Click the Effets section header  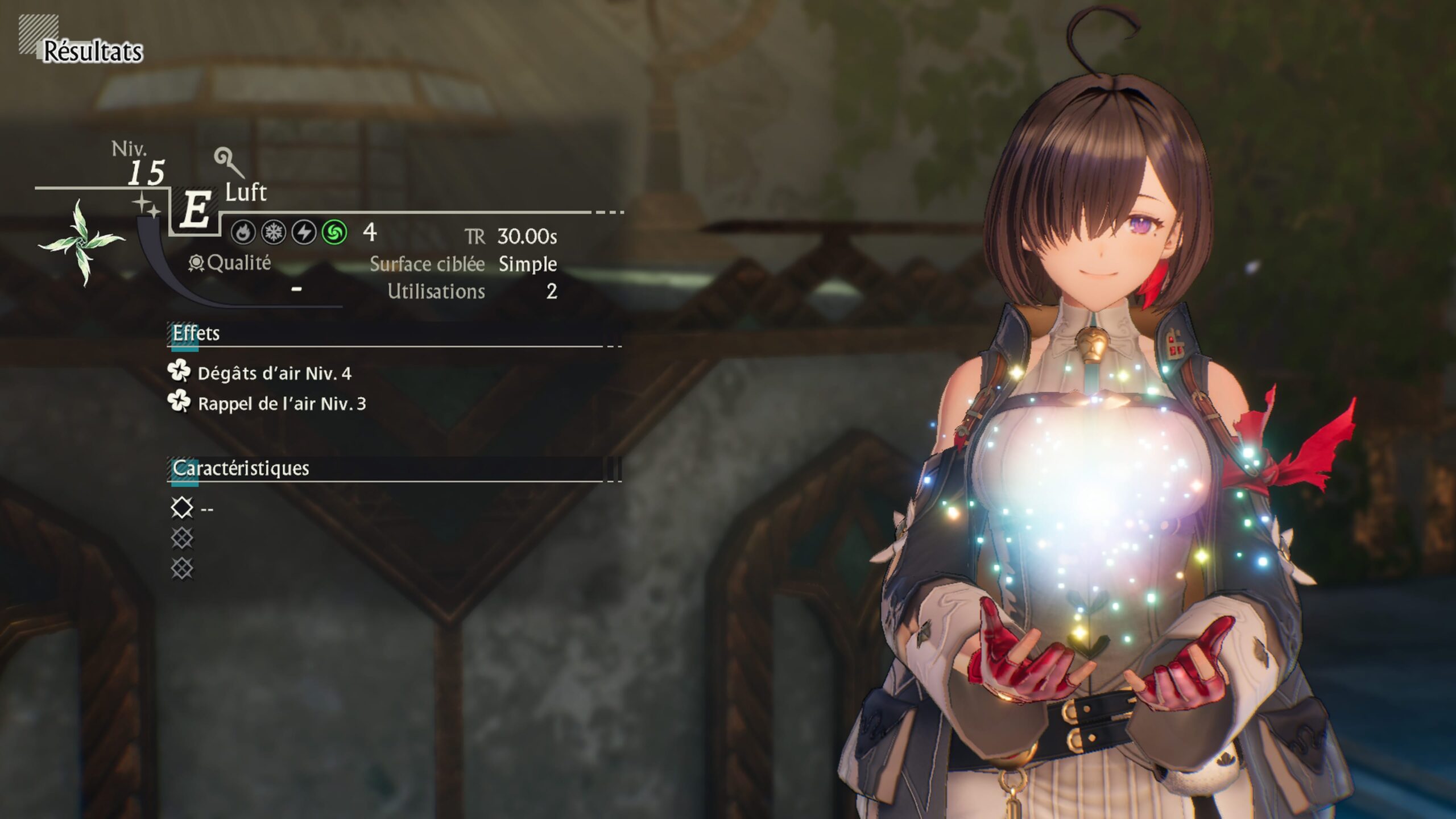[x=196, y=333]
